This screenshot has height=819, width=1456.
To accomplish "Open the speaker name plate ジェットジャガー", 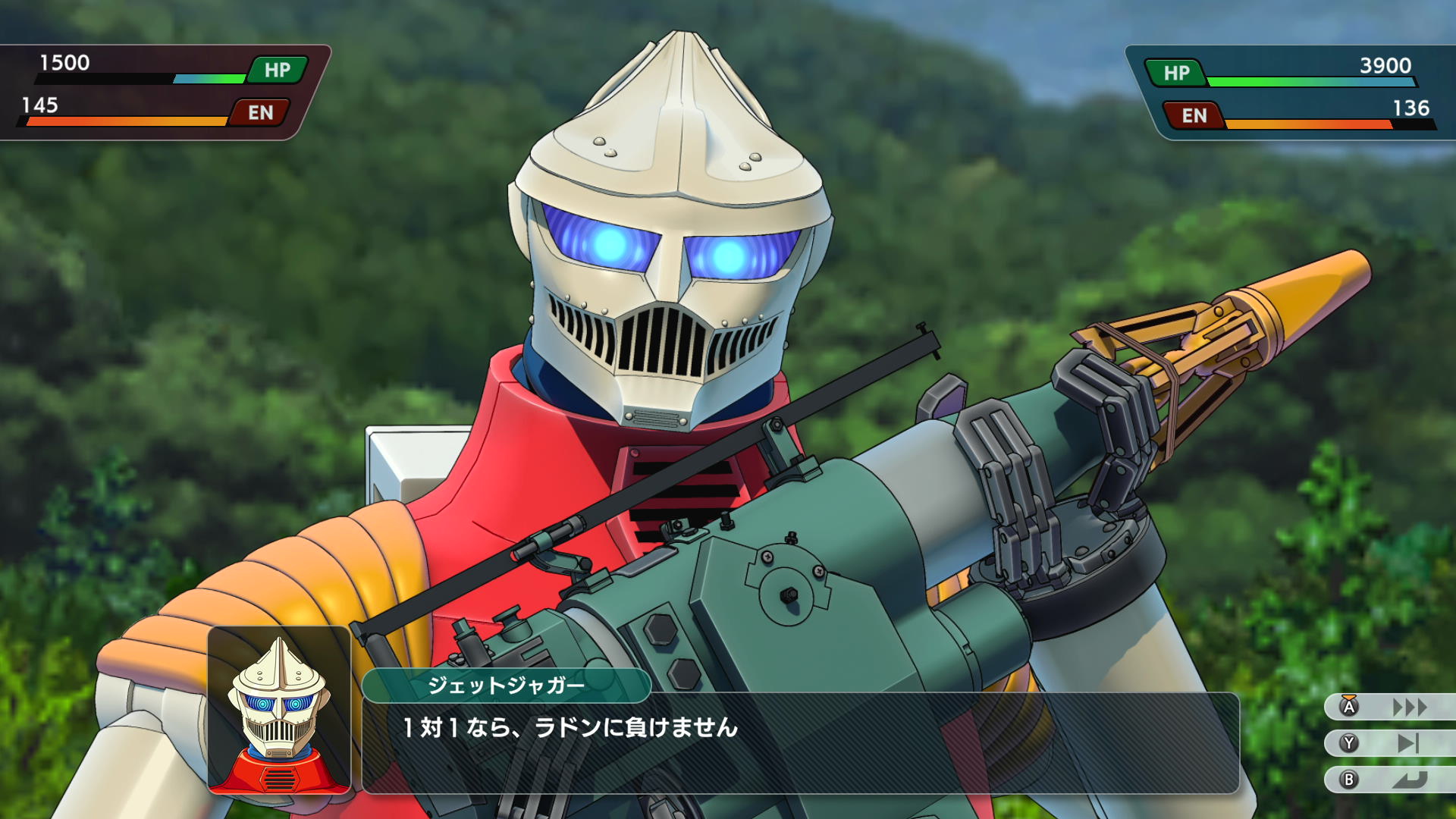I will tap(507, 683).
